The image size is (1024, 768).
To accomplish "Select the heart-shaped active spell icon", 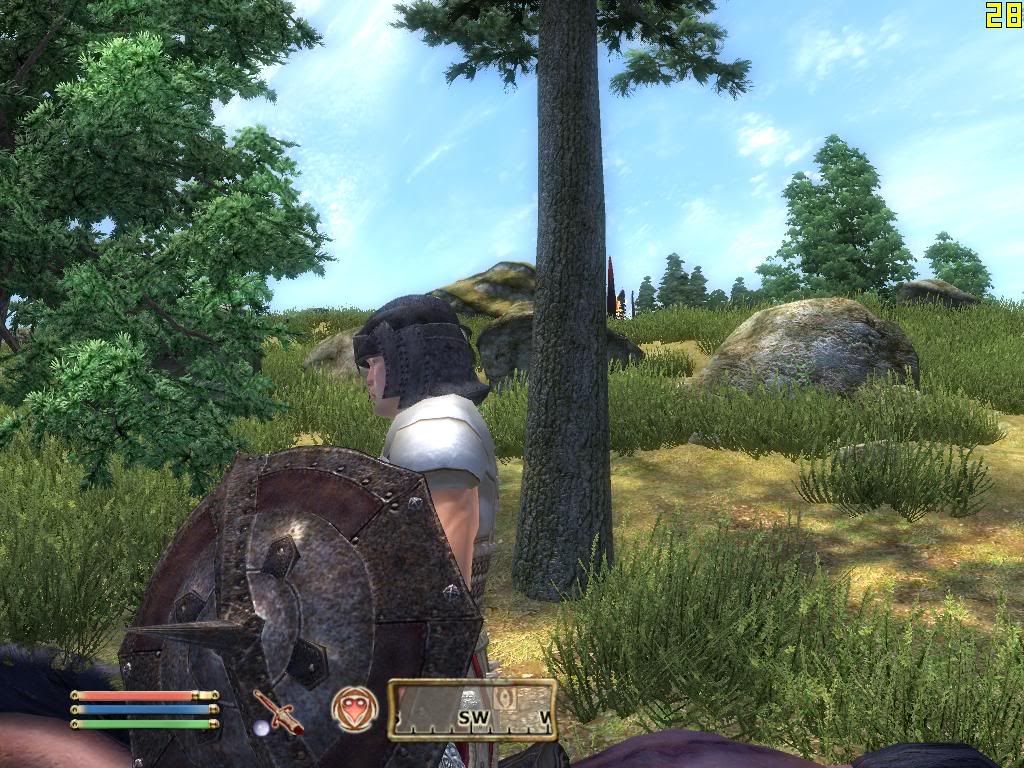I will pyautogui.click(x=354, y=709).
